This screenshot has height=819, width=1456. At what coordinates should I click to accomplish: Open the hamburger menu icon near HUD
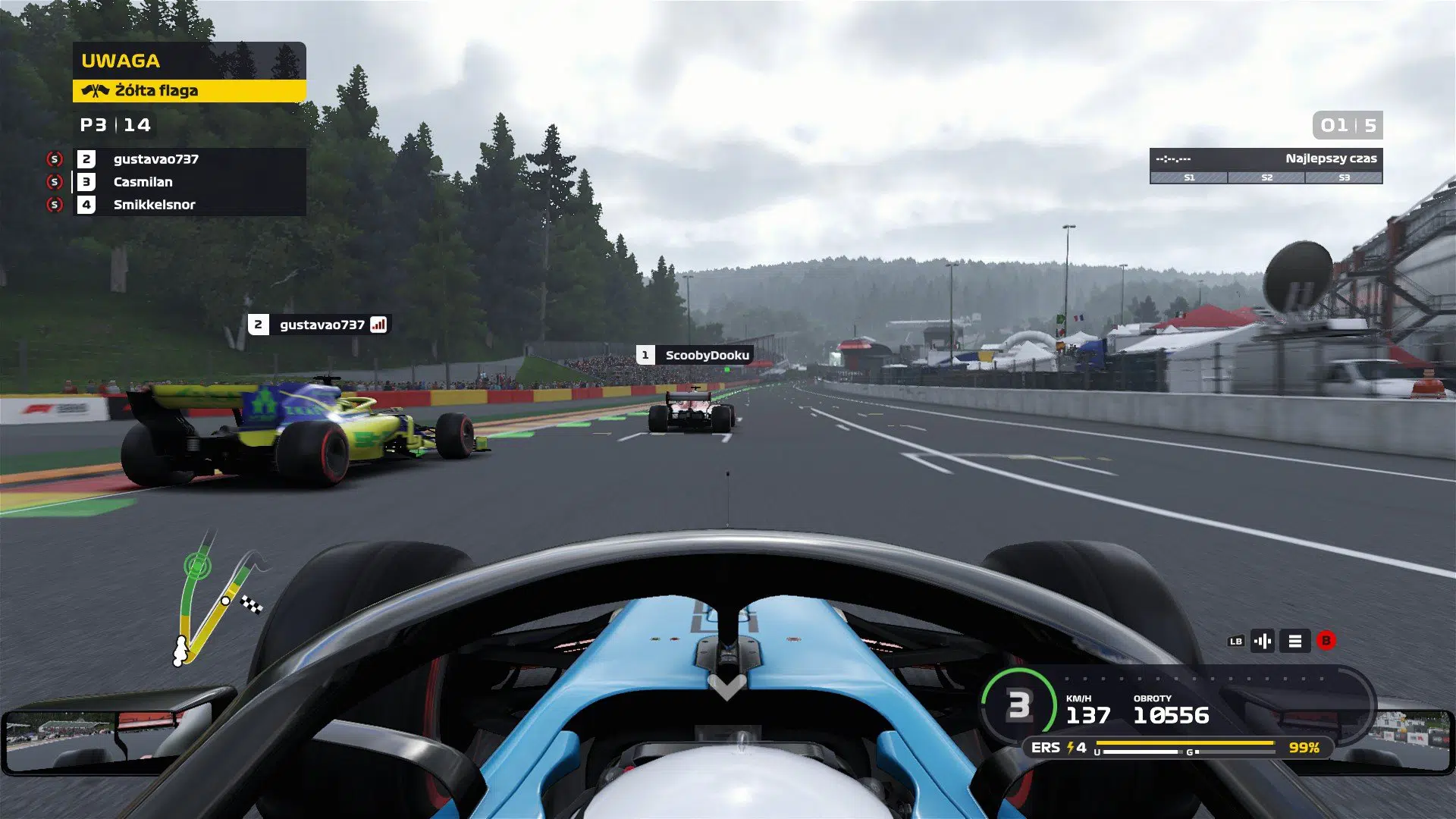click(x=1294, y=641)
